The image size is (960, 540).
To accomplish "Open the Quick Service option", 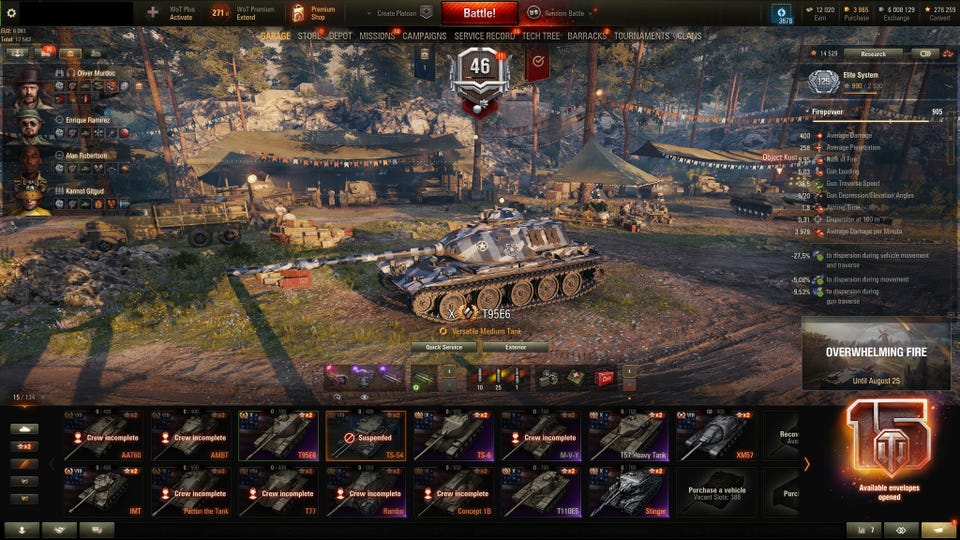I will 444,347.
